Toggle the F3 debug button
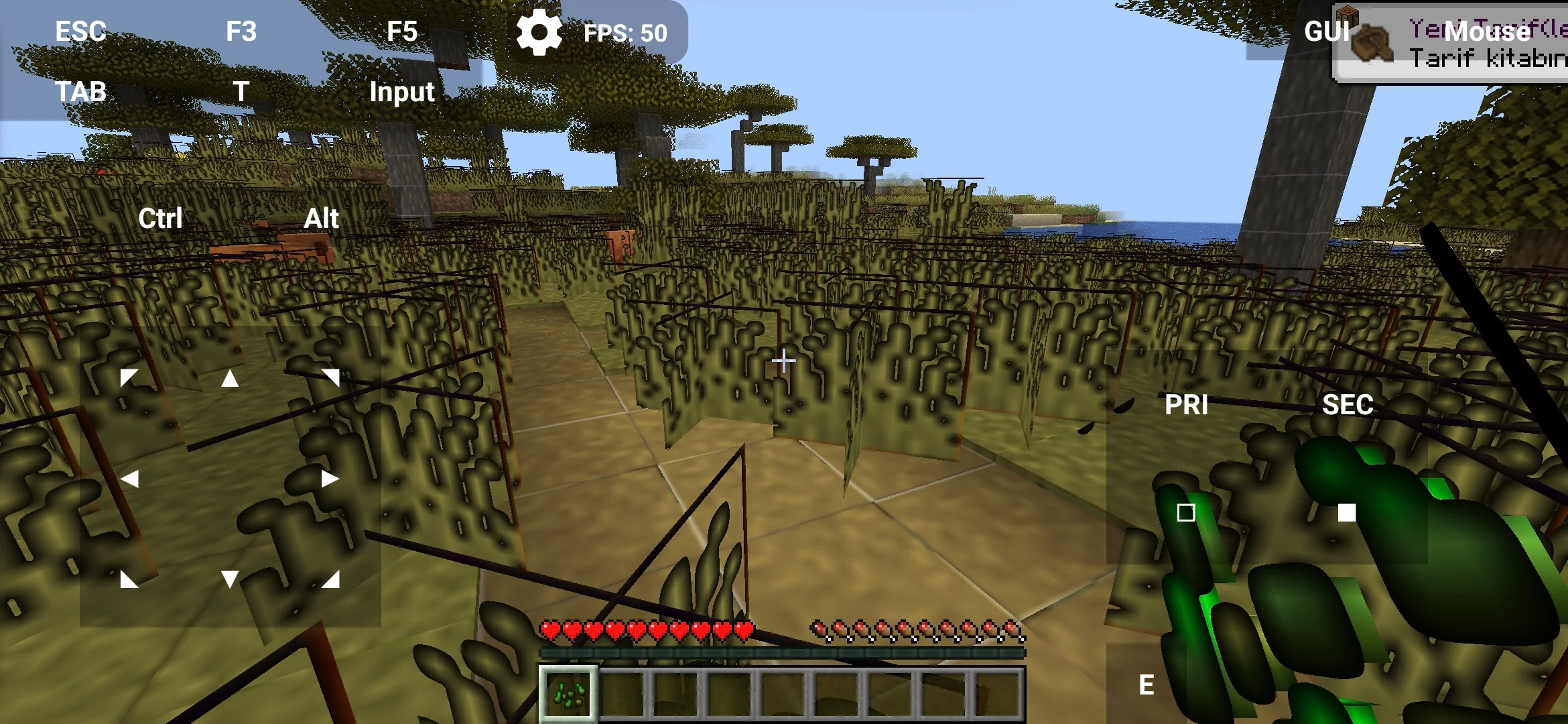The width and height of the screenshot is (1568, 724). (241, 32)
